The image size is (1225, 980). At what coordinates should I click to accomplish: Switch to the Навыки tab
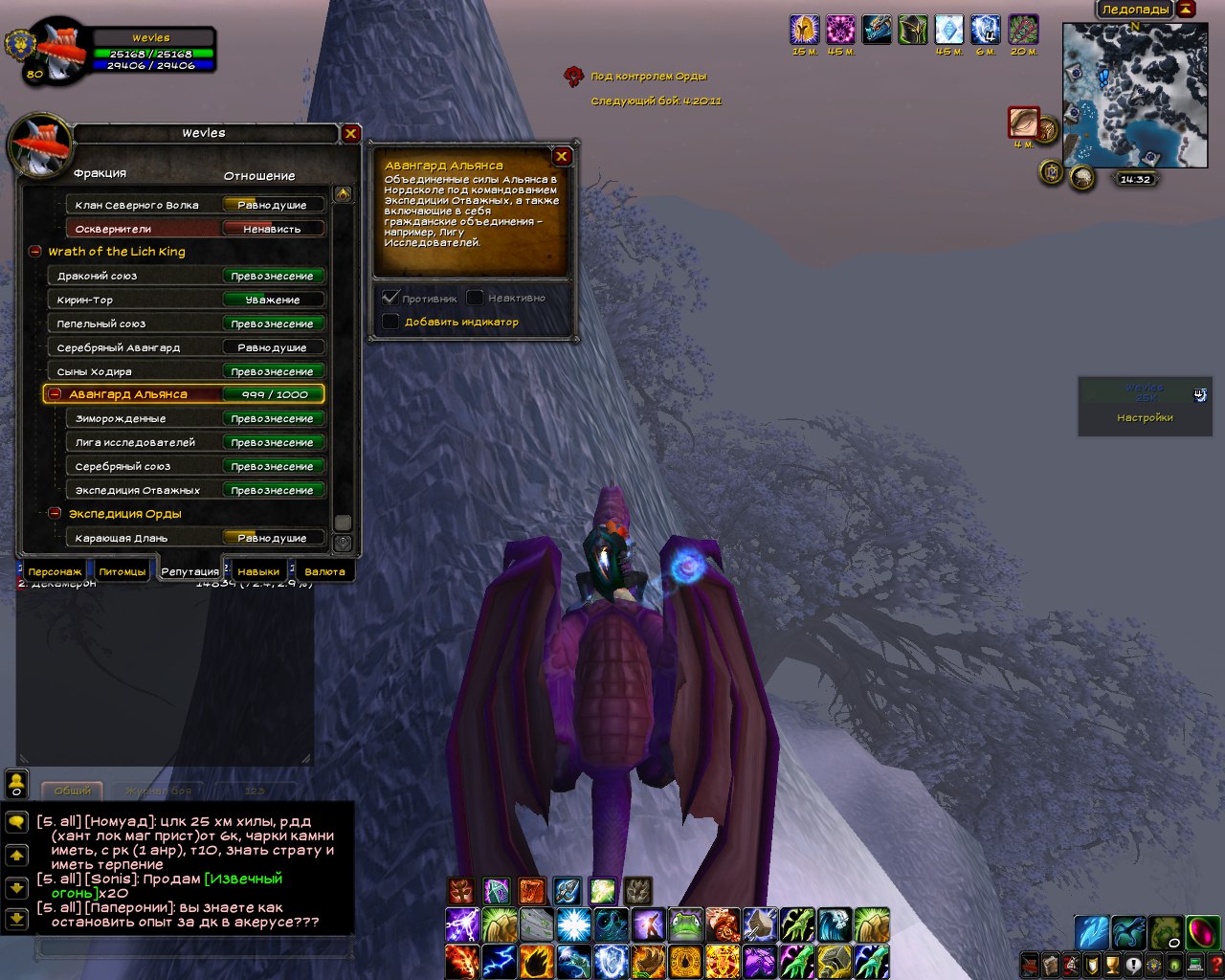(258, 571)
